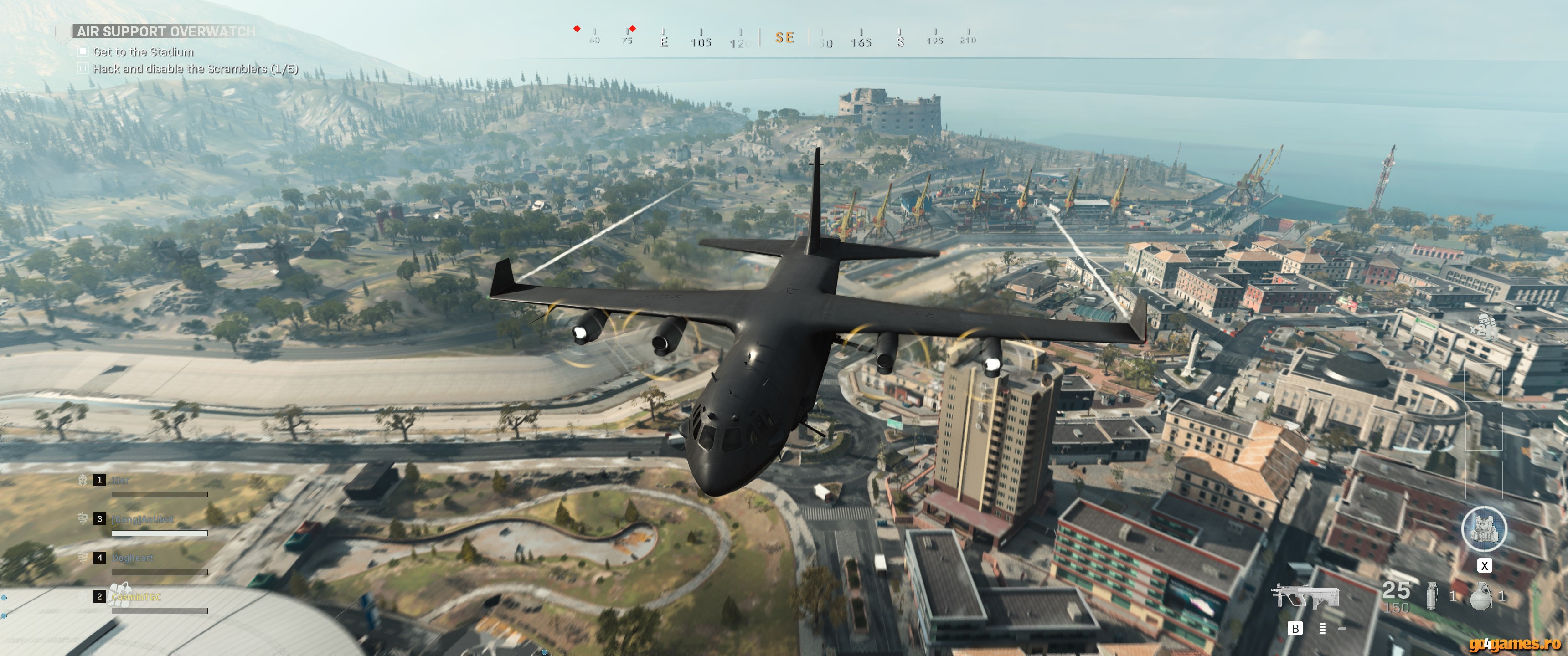
Task: Select squad member Dogheart
Action: pos(133,558)
